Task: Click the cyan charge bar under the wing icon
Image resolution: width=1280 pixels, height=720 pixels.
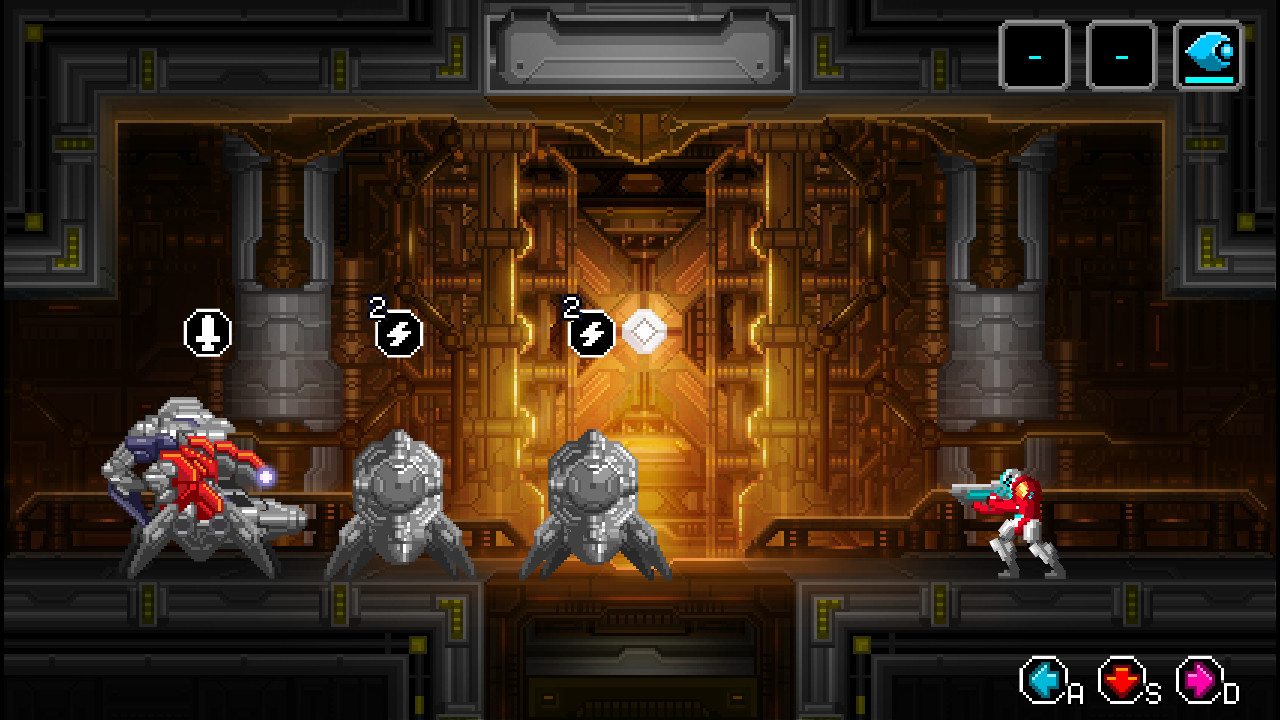Action: [1209, 81]
